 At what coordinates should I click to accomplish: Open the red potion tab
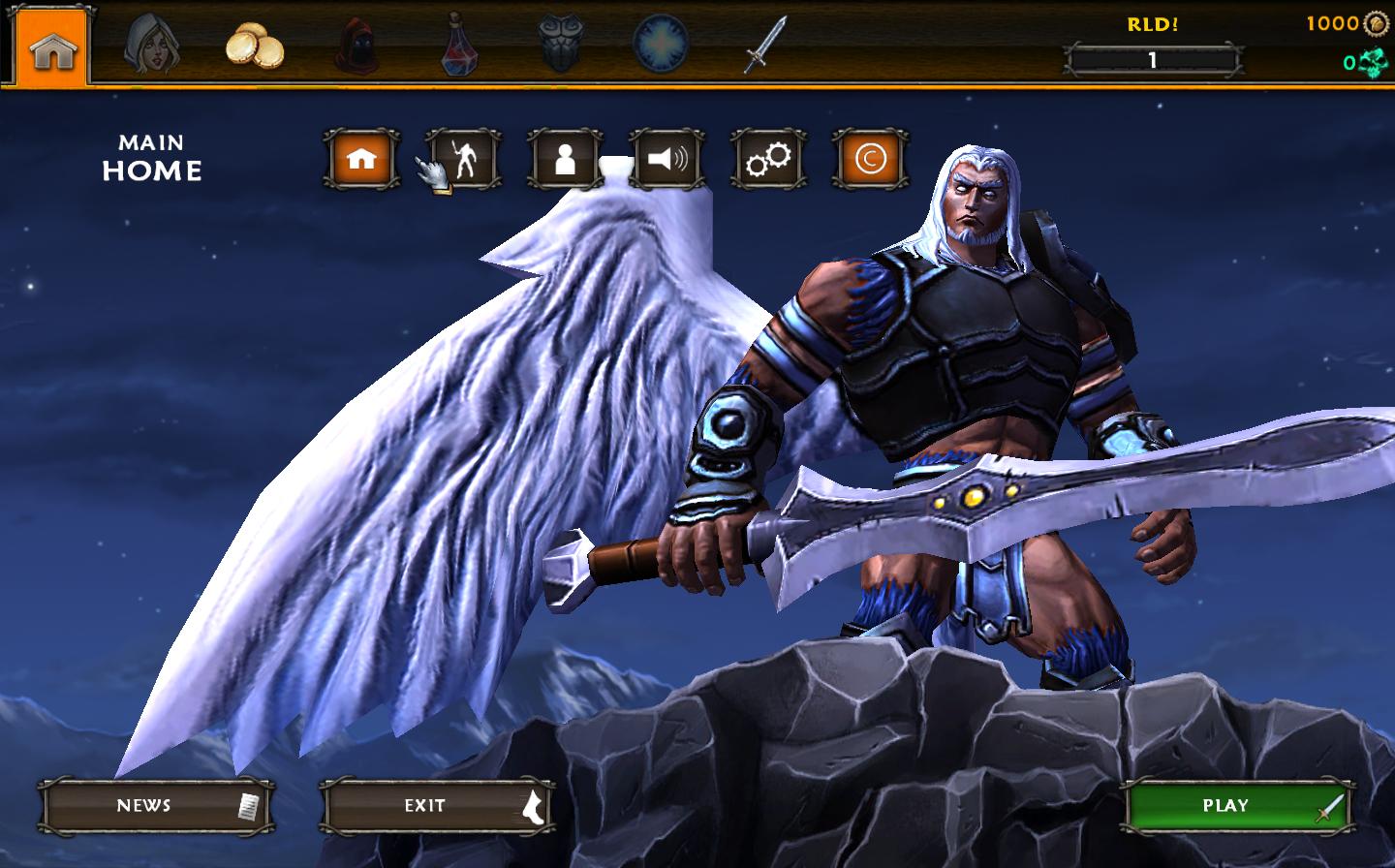coord(461,46)
